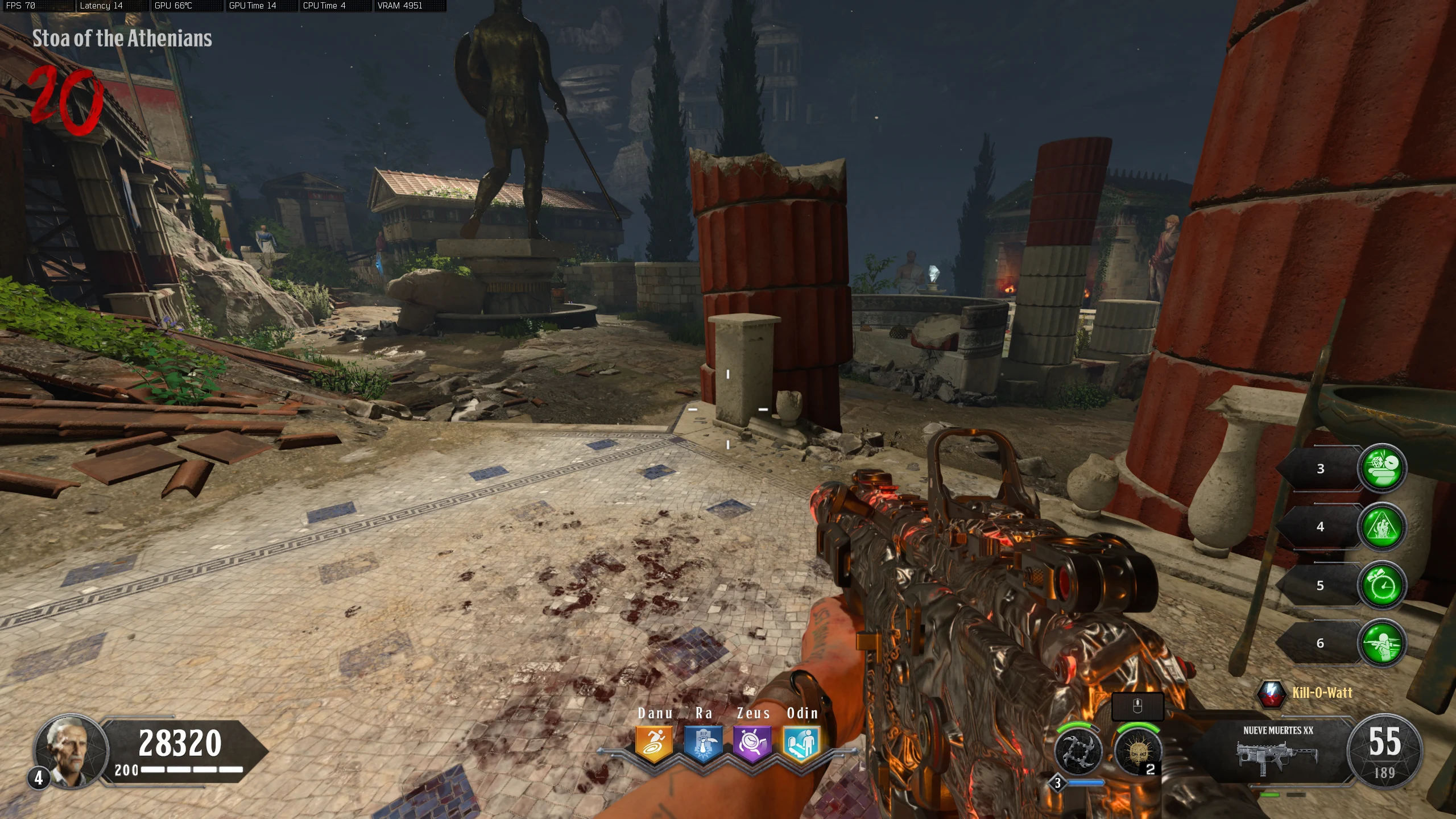1456x819 pixels.
Task: Activate the alarm clock elixir in slot 5
Action: [1382, 585]
